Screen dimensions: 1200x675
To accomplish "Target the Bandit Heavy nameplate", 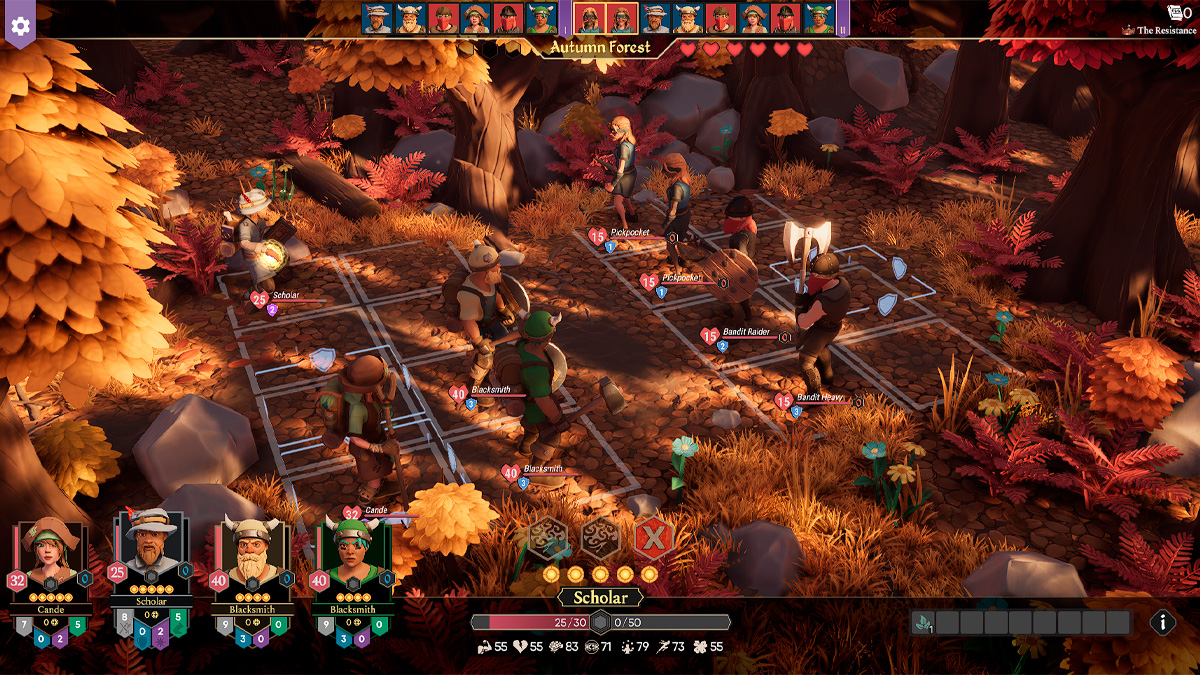I will [820, 398].
